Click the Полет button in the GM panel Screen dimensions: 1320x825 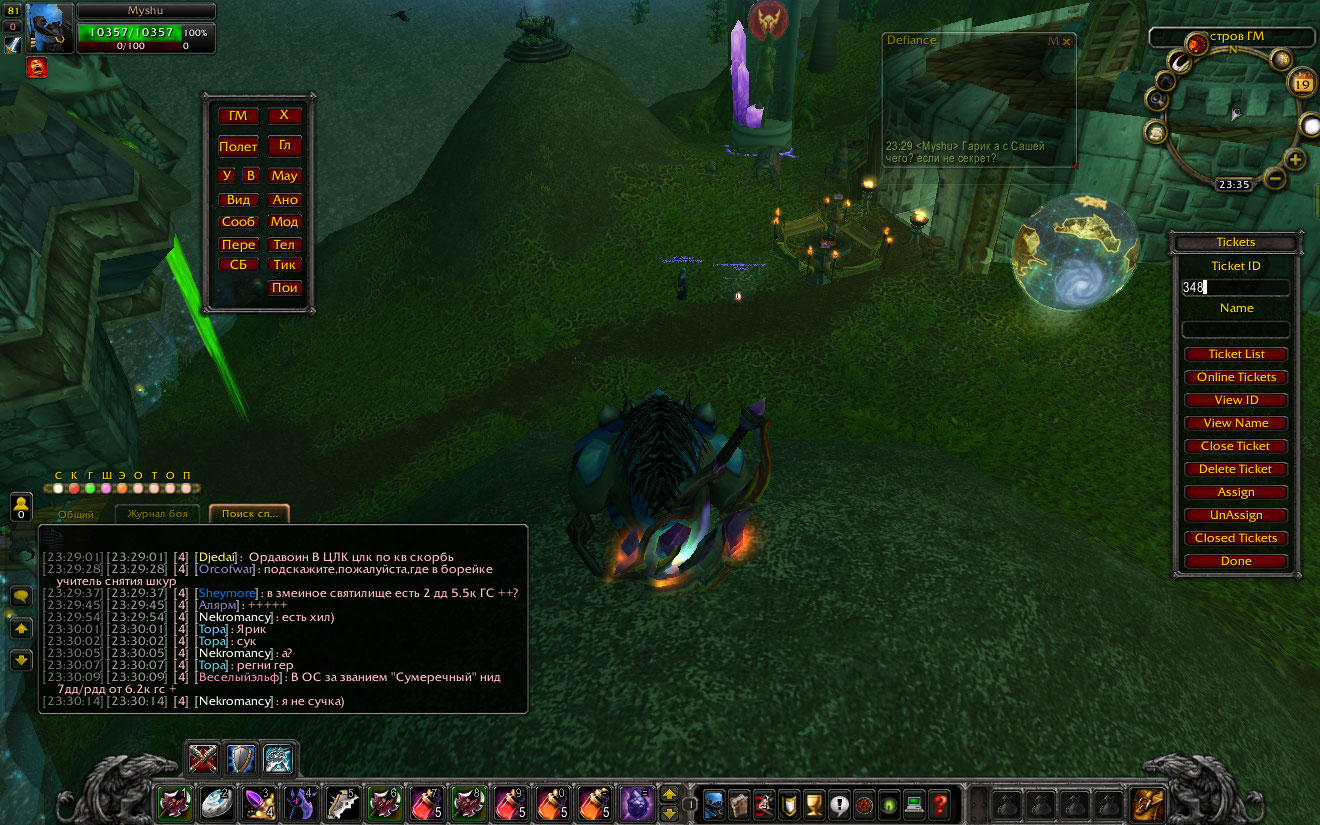point(238,147)
